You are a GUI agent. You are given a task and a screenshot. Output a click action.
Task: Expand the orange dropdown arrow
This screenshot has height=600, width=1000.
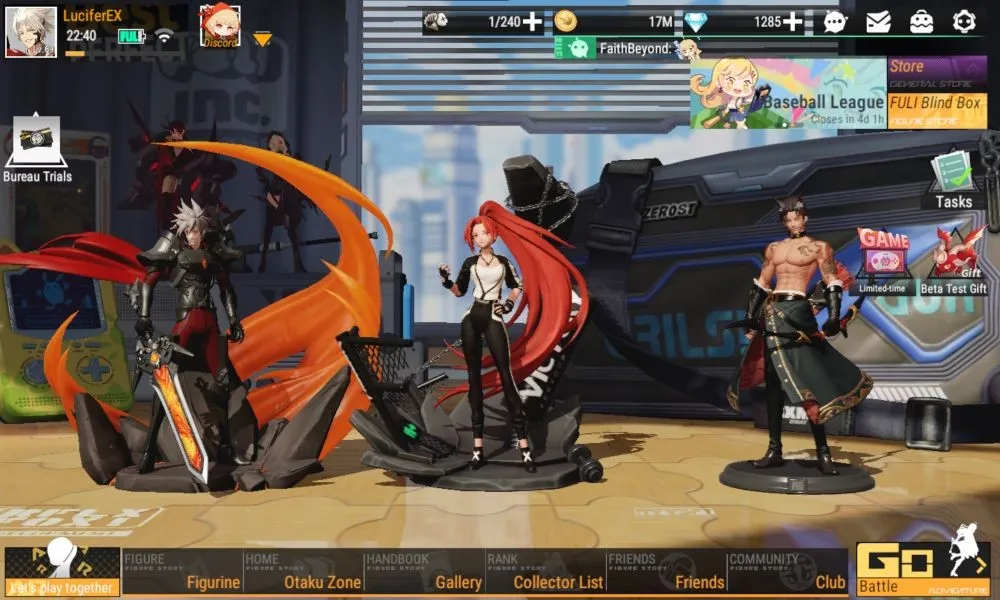pos(262,39)
